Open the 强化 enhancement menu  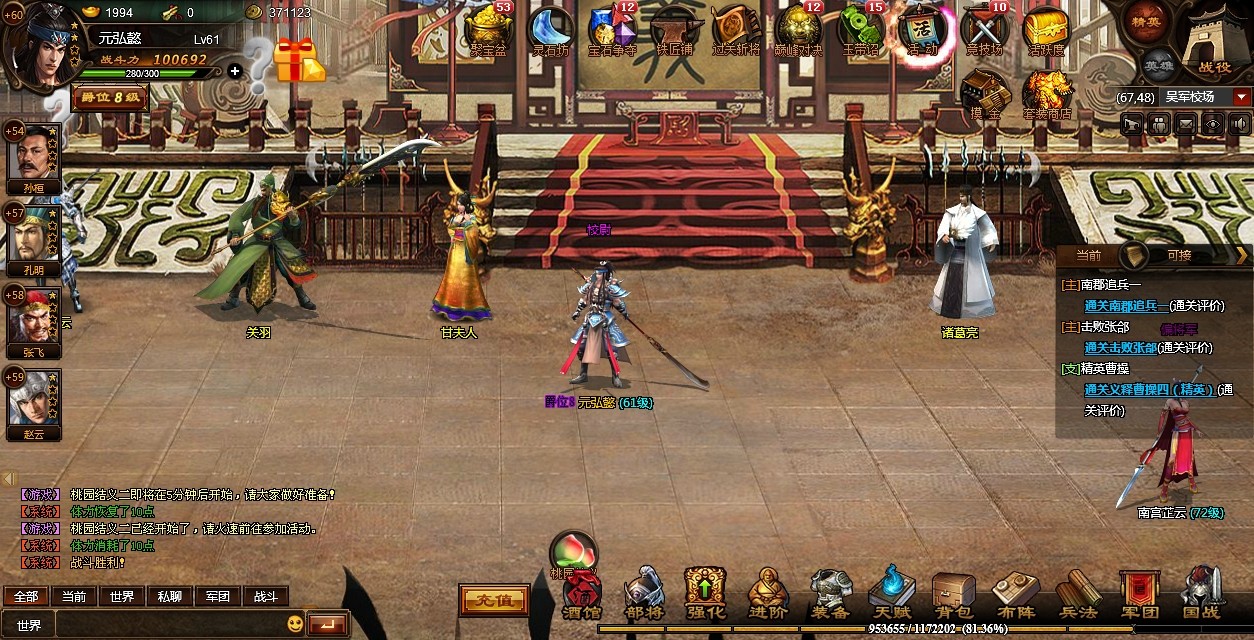tap(705, 596)
